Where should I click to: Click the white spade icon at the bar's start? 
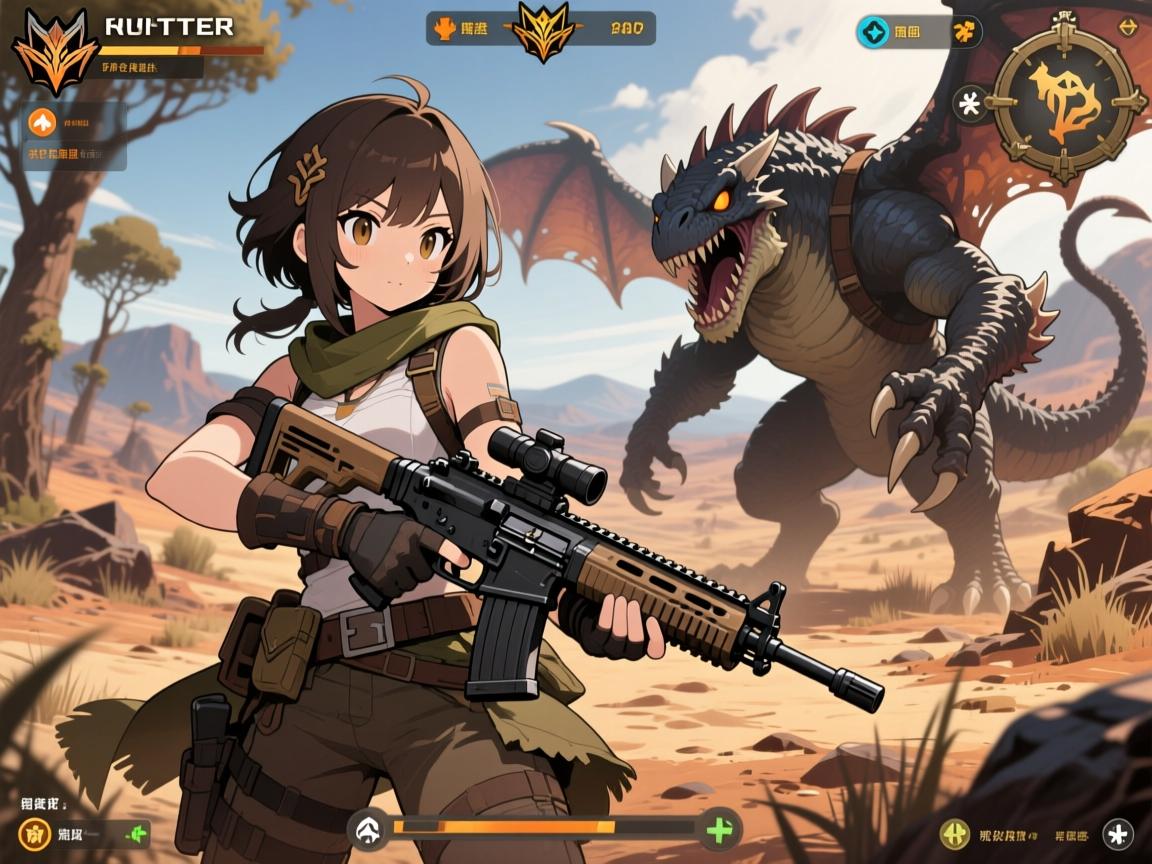coord(369,828)
